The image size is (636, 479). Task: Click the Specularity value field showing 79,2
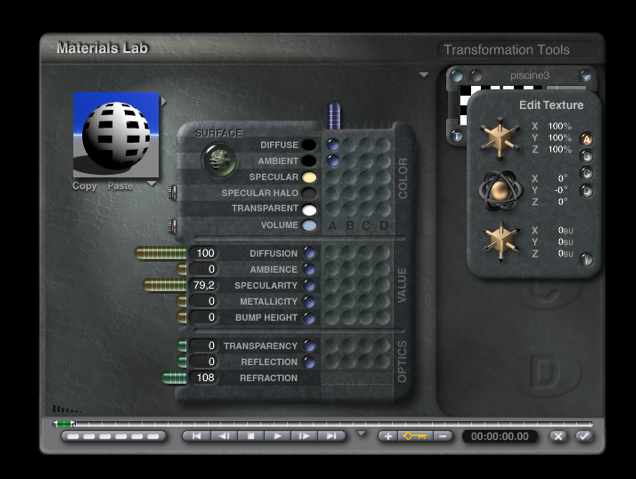click(205, 285)
